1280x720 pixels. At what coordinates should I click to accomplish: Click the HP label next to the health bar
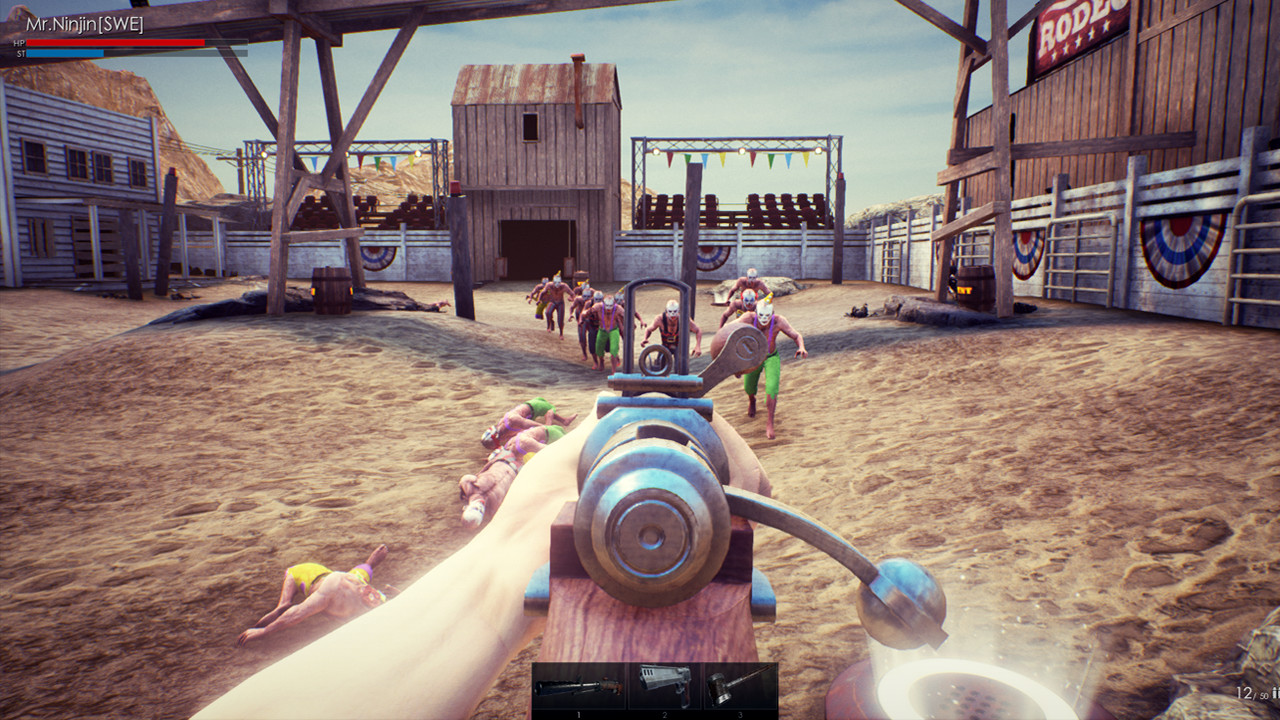[x=18, y=43]
